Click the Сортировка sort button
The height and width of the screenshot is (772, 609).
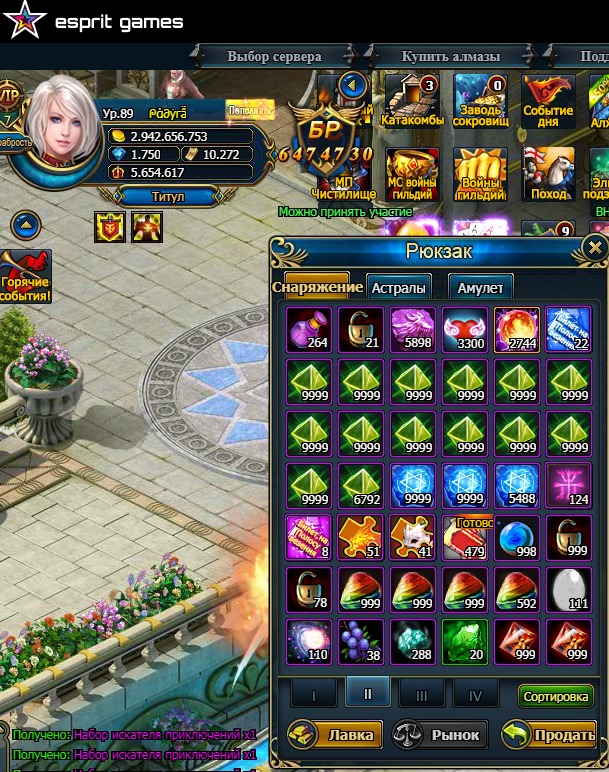point(556,696)
